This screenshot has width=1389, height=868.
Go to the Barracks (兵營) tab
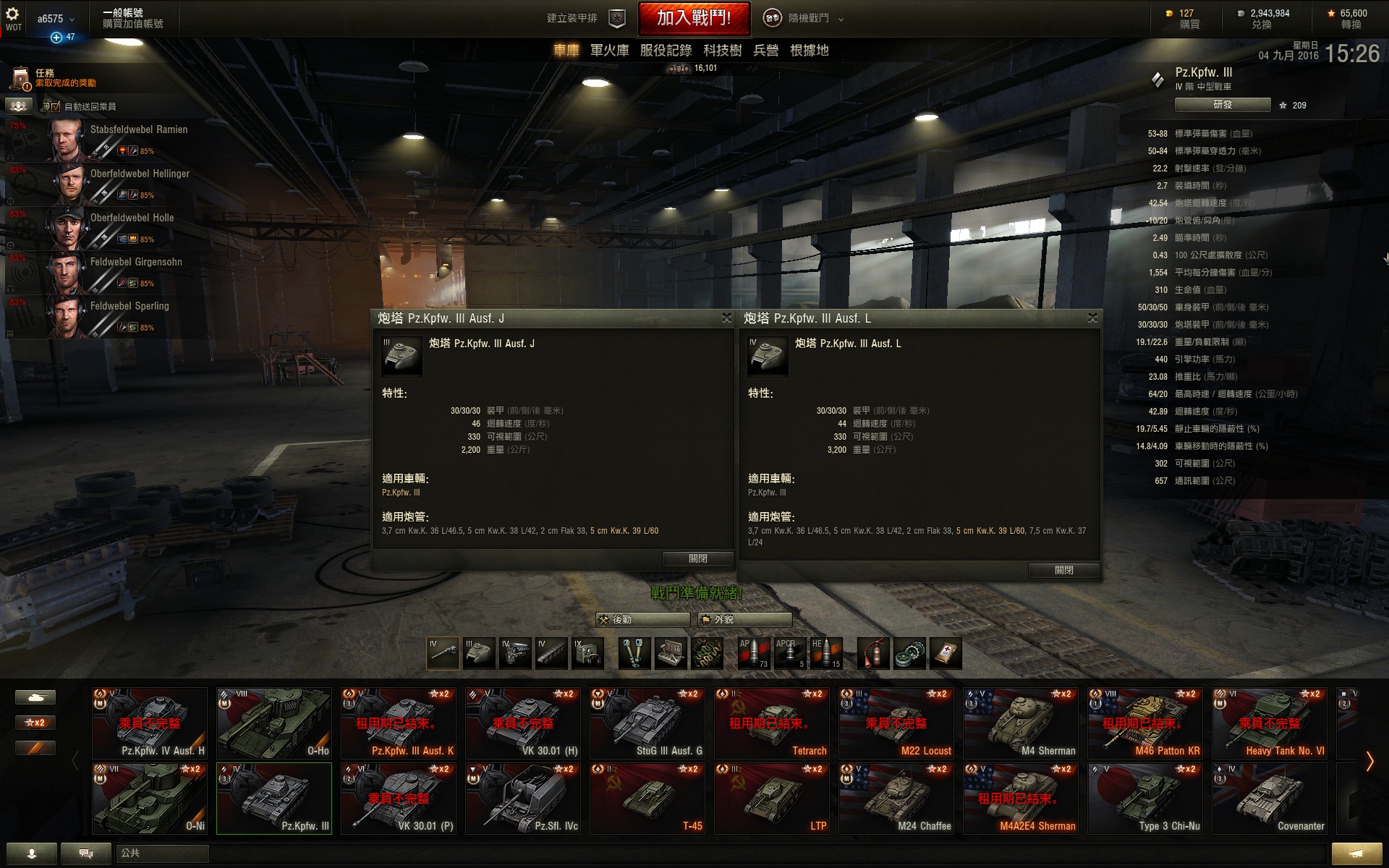[x=765, y=51]
